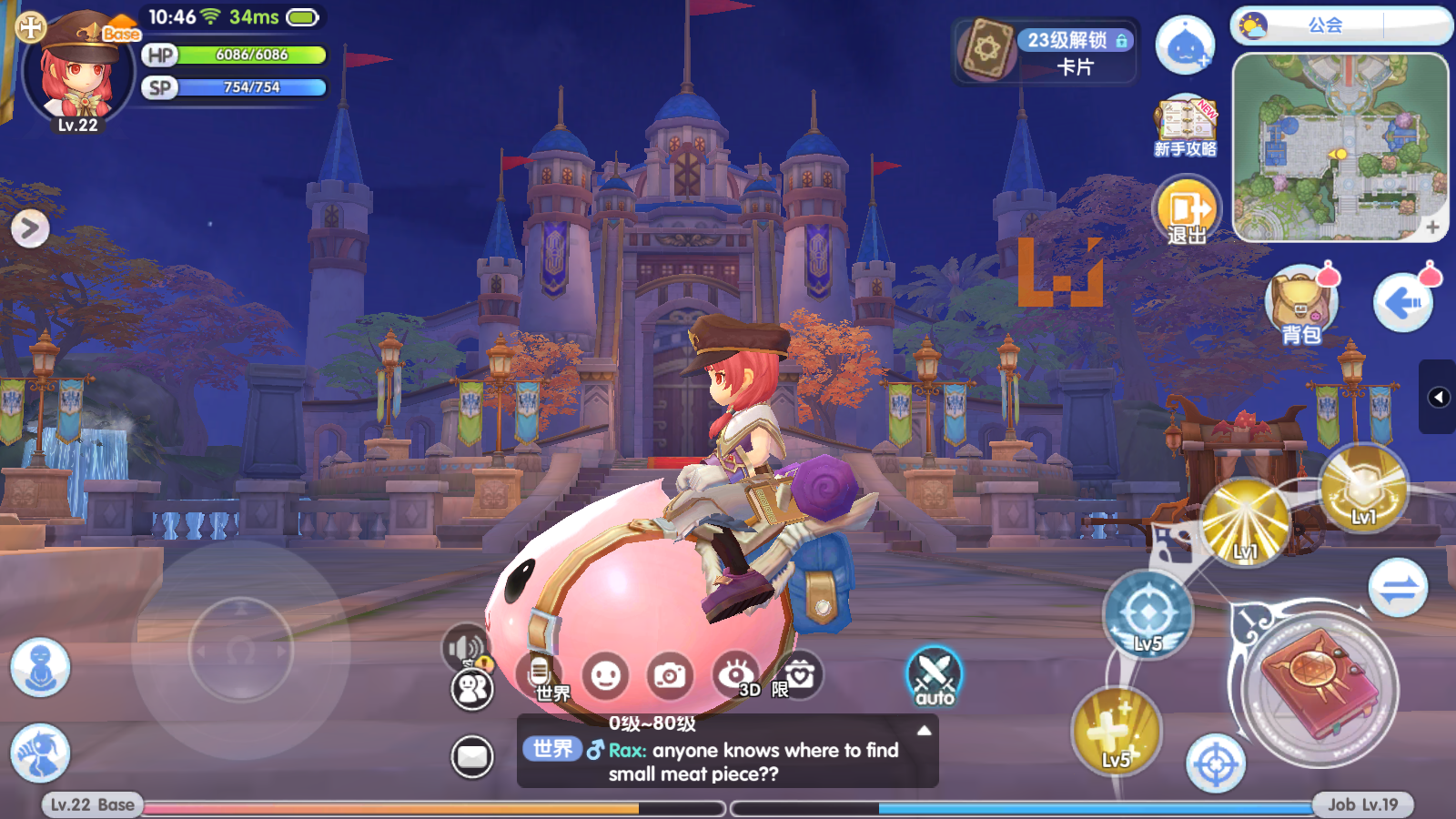Open the emoji emote menu
Viewport: 1456px width, 819px height.
point(605,676)
